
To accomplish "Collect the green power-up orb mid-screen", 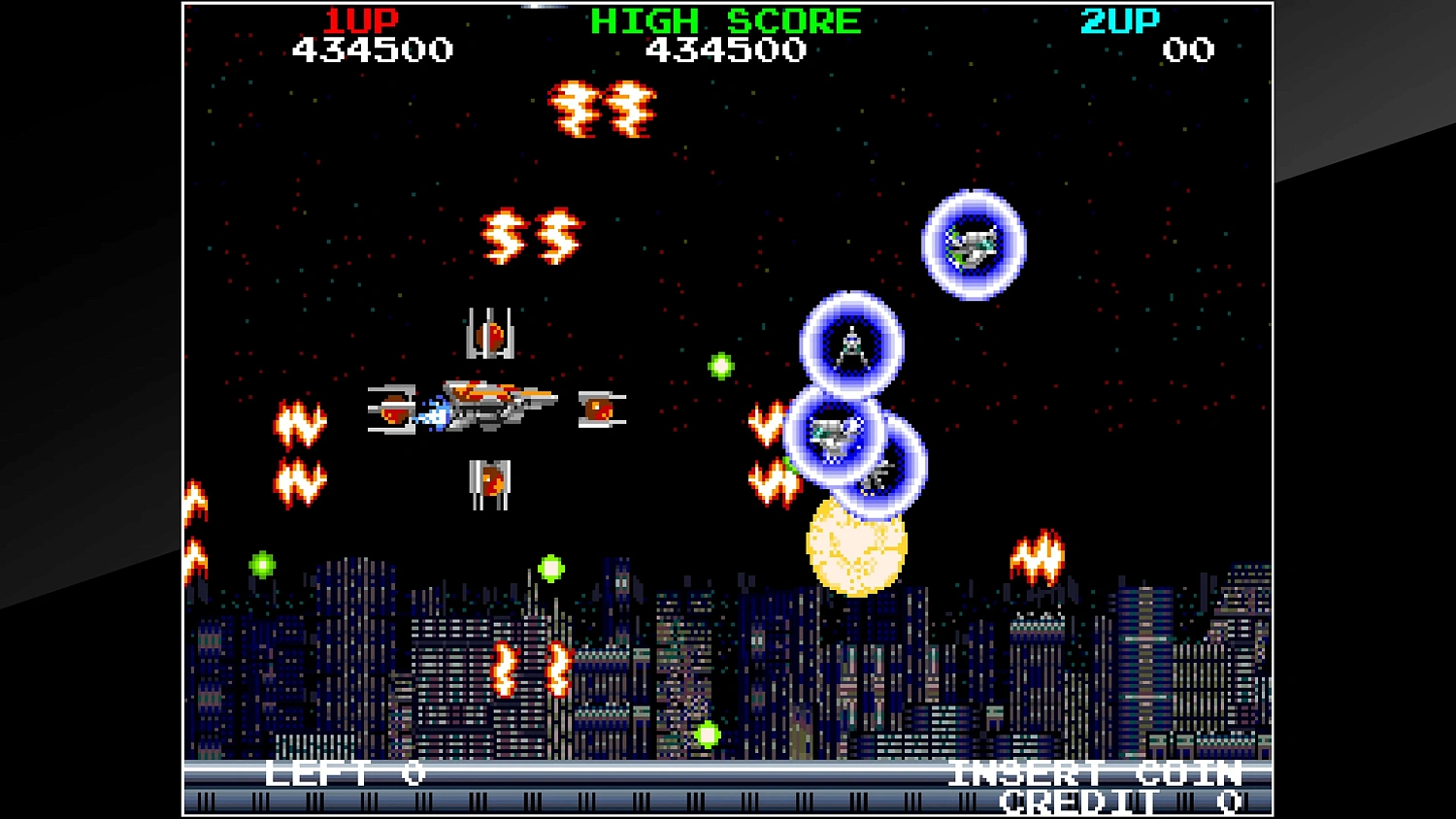I will 721,366.
